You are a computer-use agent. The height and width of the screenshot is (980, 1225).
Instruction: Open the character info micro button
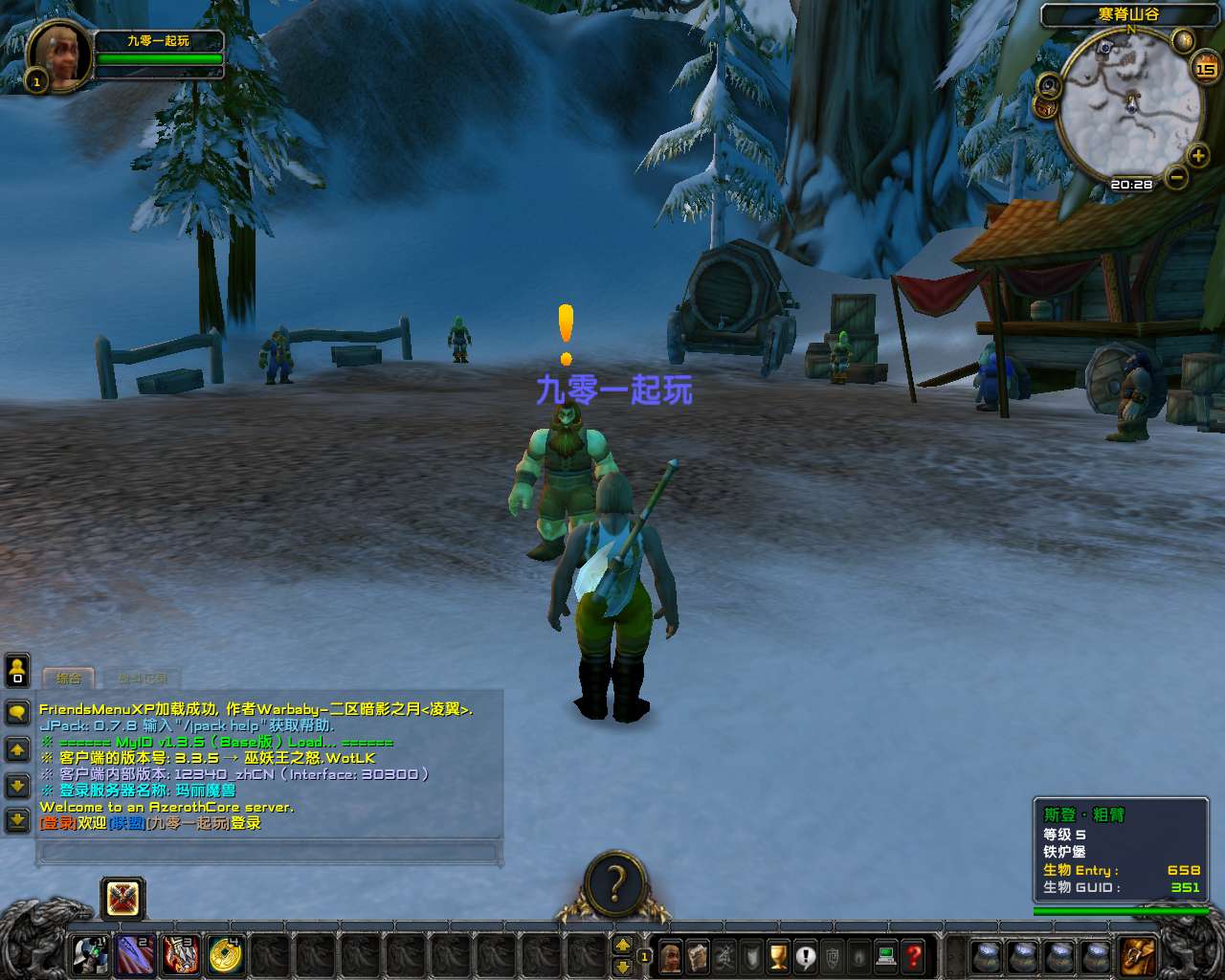tap(671, 956)
